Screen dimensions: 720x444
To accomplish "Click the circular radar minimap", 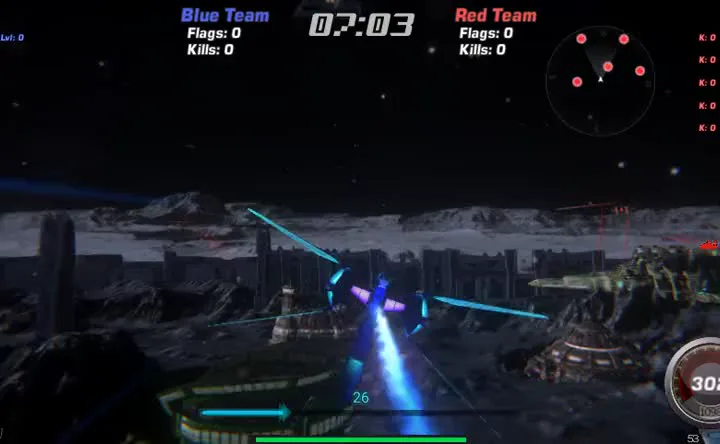I will pos(601,80).
